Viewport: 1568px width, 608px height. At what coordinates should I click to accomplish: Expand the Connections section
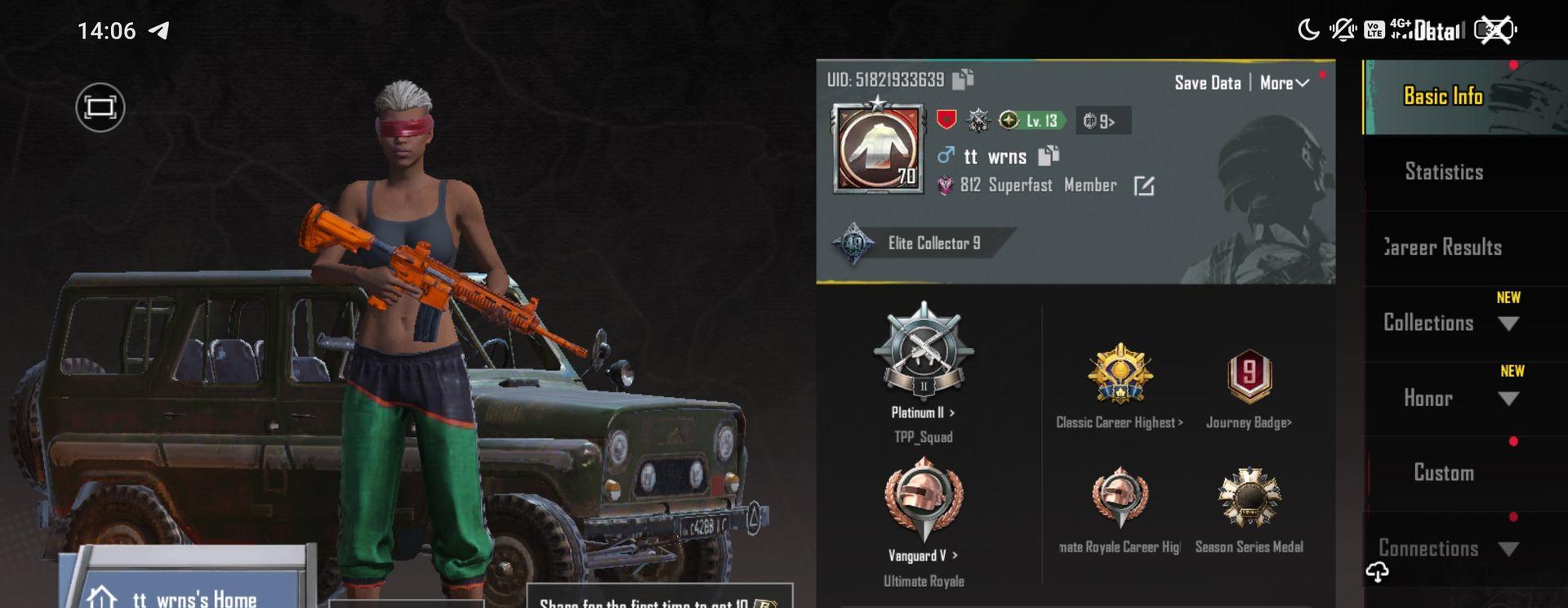click(1445, 548)
